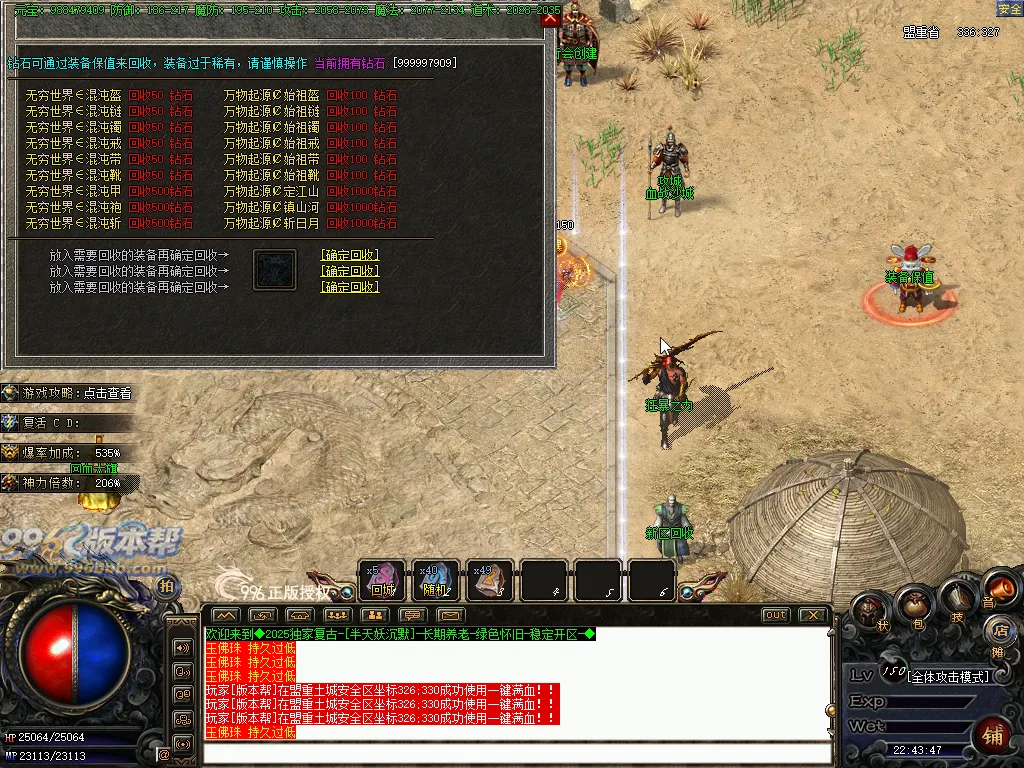The height and width of the screenshot is (768, 1024).
Task: Open the 技 skills icon
Action: pyautogui.click(x=956, y=598)
